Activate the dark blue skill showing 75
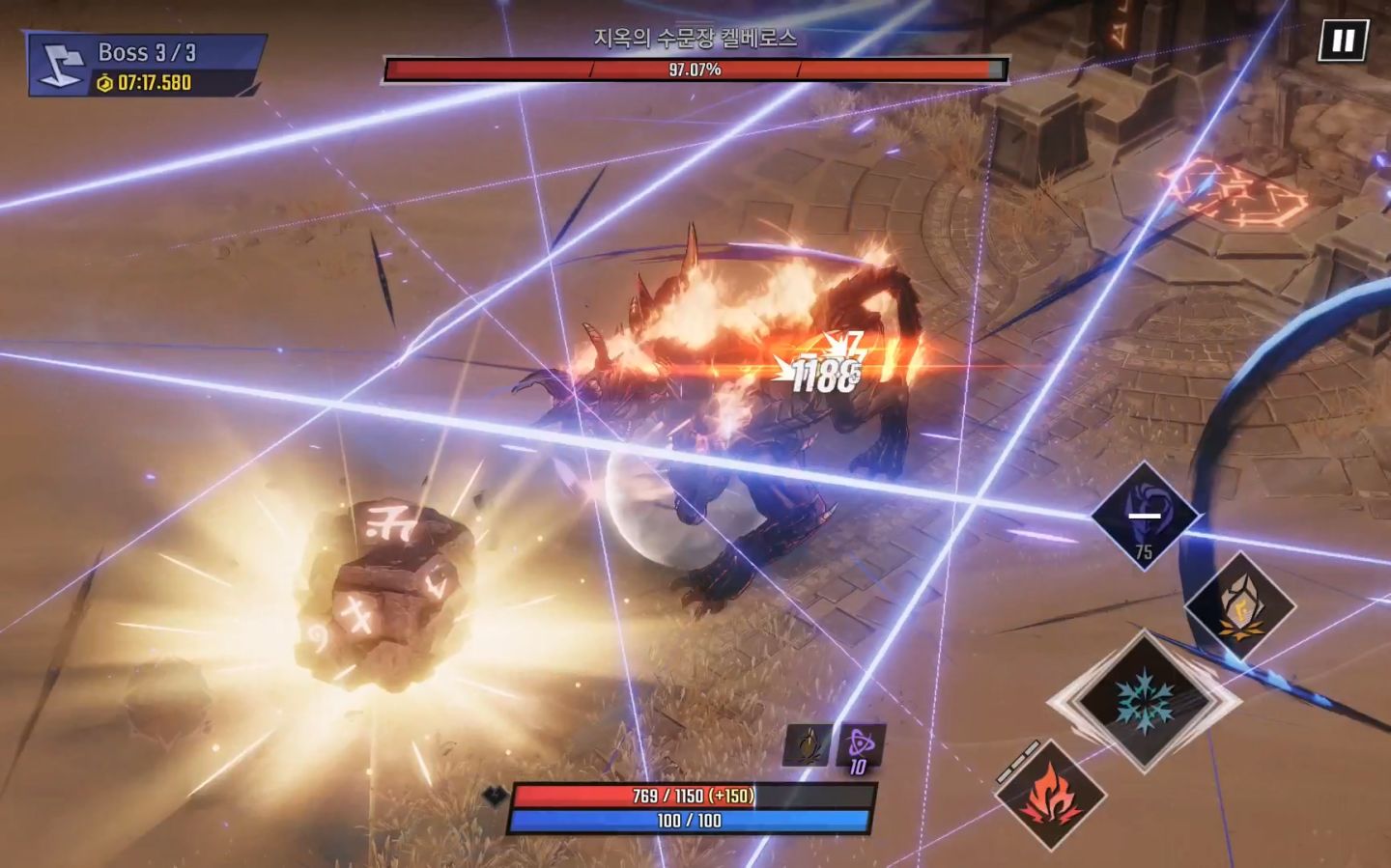Image resolution: width=1391 pixels, height=868 pixels. pyautogui.click(x=1145, y=514)
